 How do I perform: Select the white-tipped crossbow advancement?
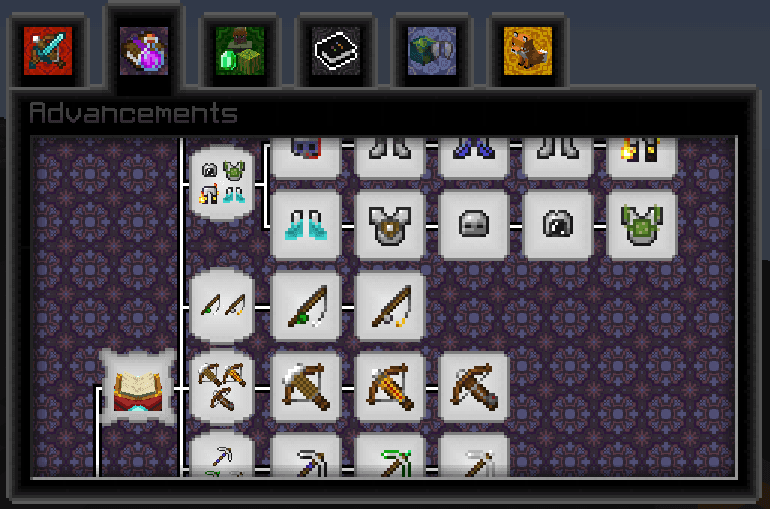[306, 386]
